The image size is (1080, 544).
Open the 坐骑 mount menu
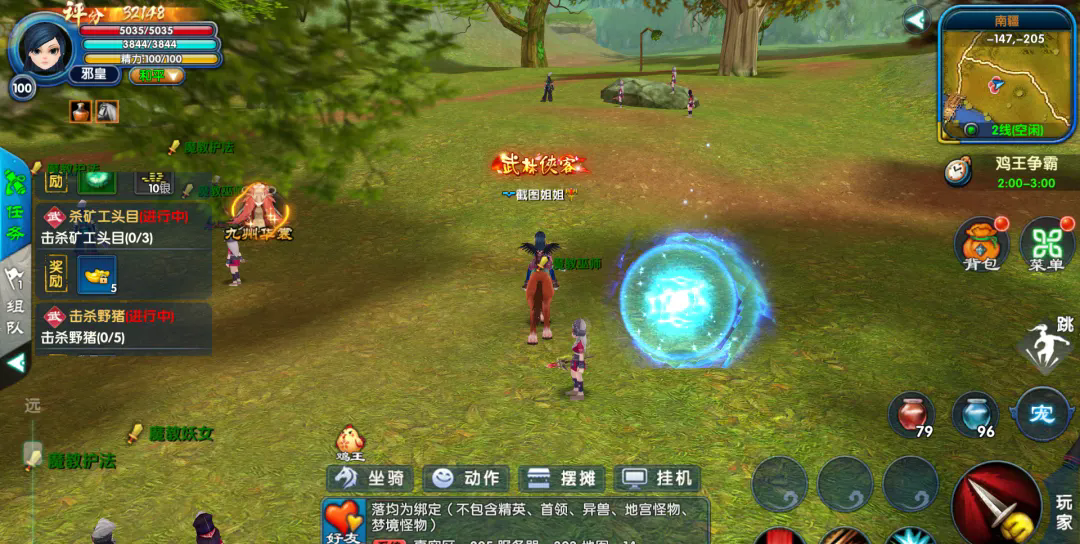click(x=369, y=478)
